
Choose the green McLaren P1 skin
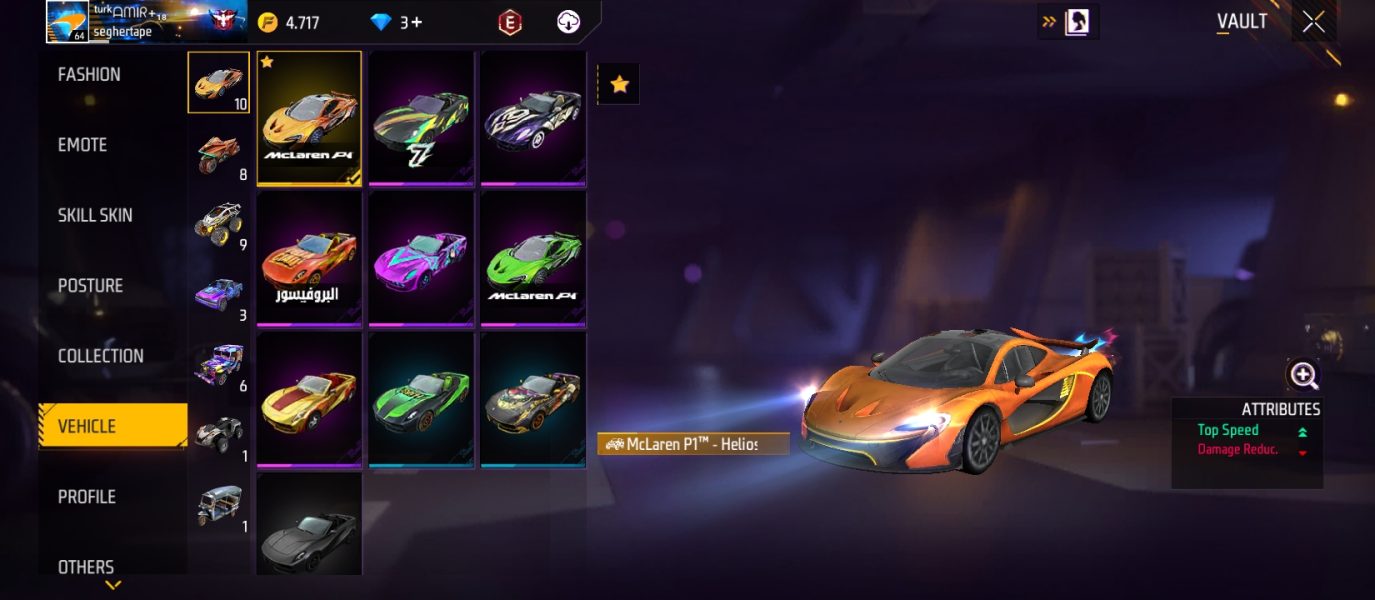coord(533,258)
